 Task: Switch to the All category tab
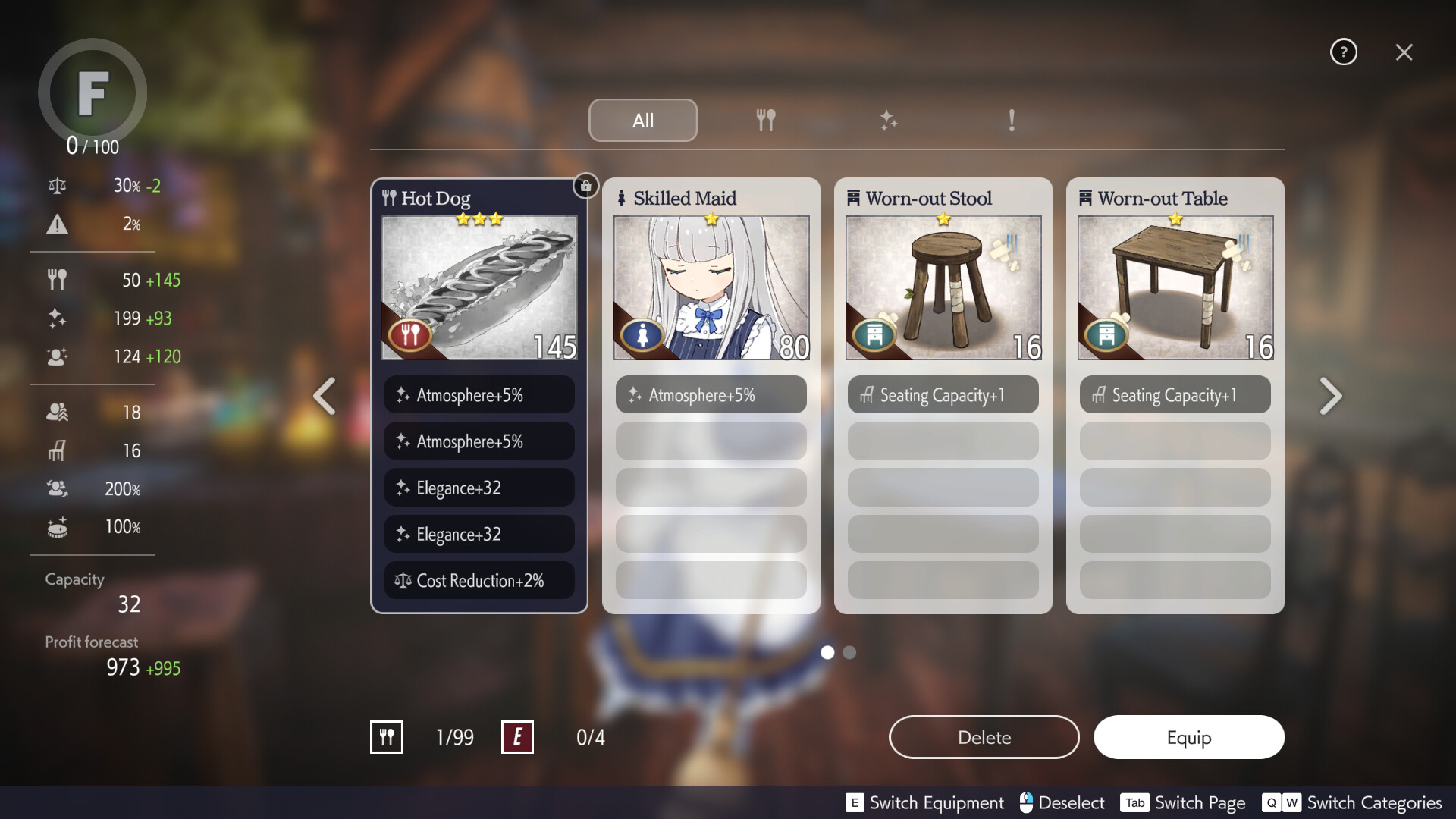[642, 120]
